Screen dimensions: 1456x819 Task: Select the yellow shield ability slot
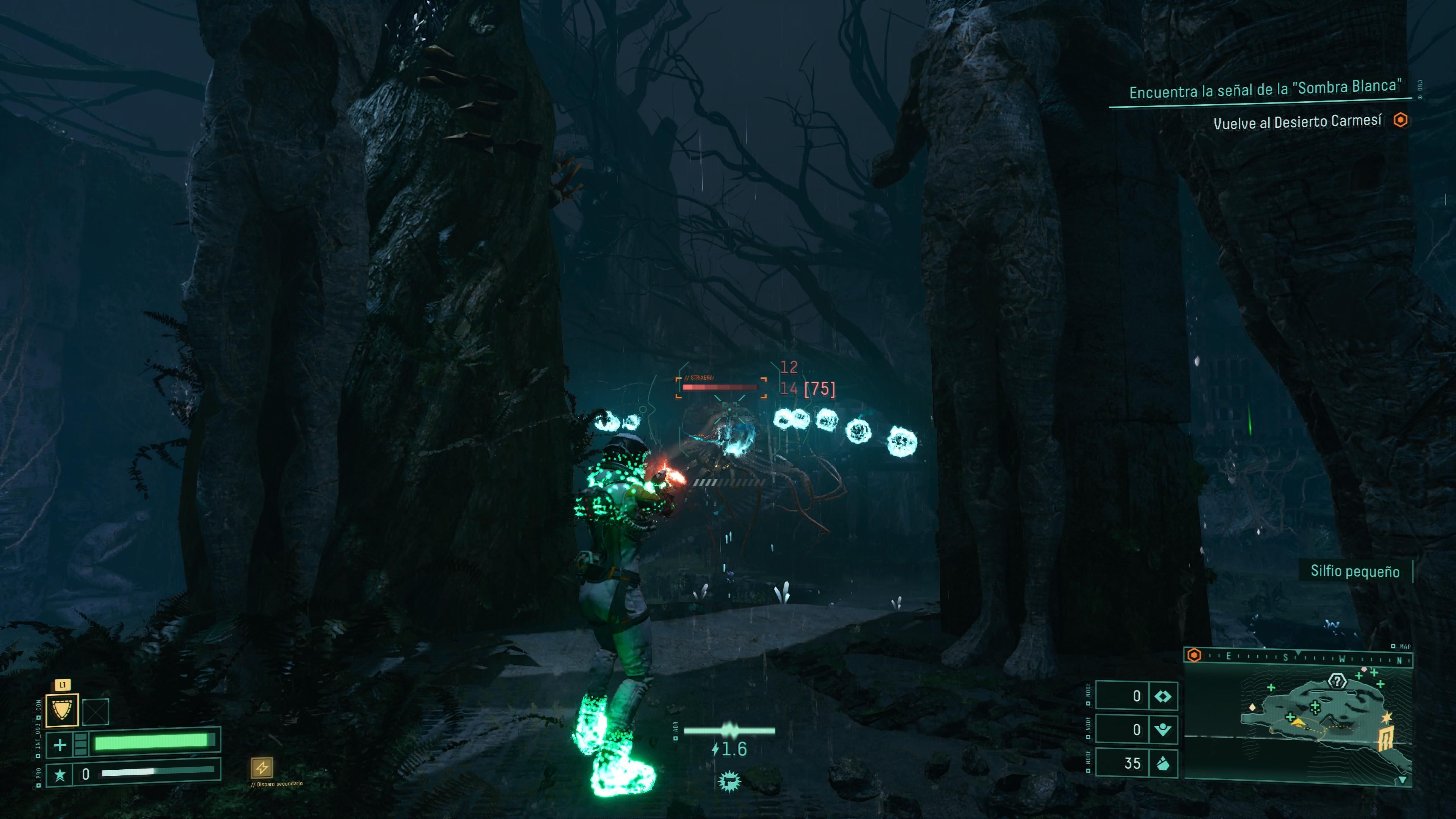[61, 711]
